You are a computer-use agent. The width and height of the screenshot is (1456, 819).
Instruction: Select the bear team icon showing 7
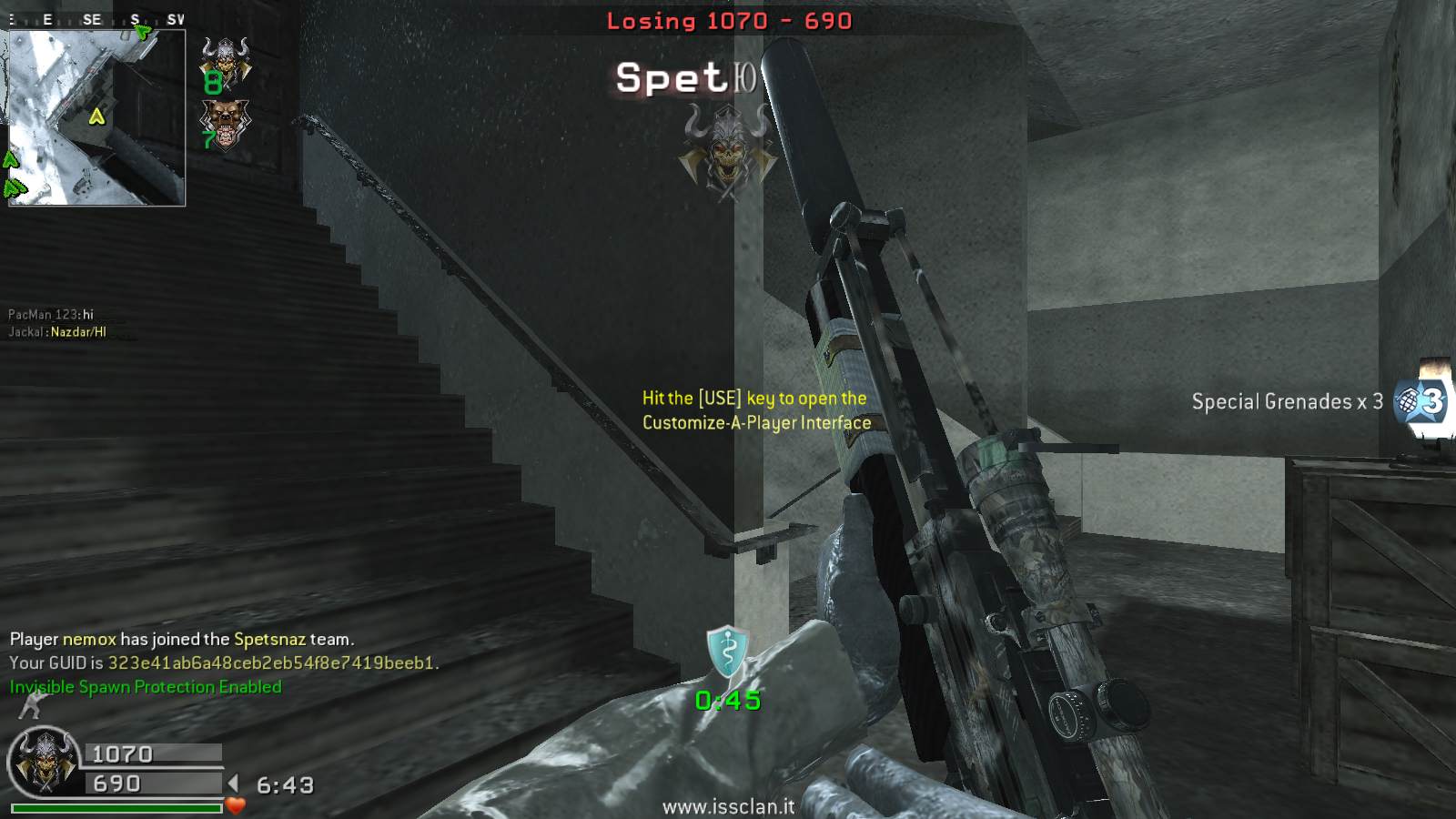(x=224, y=125)
